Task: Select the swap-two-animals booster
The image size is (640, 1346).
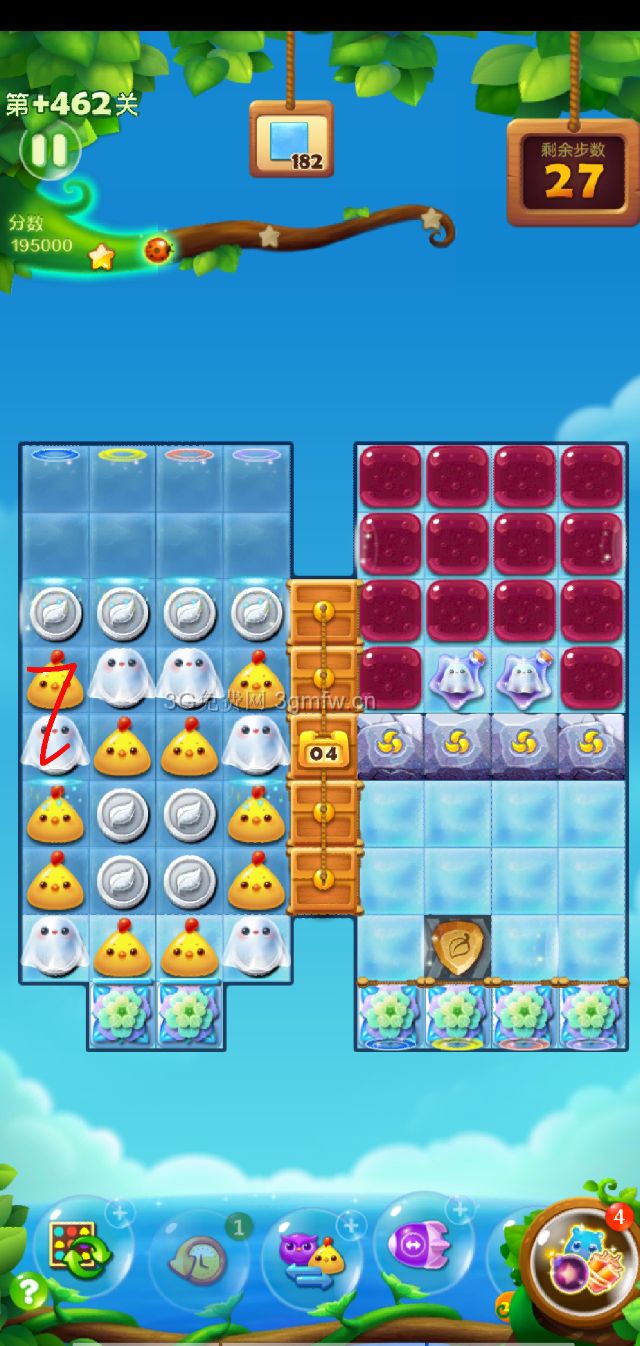Action: (x=311, y=1257)
